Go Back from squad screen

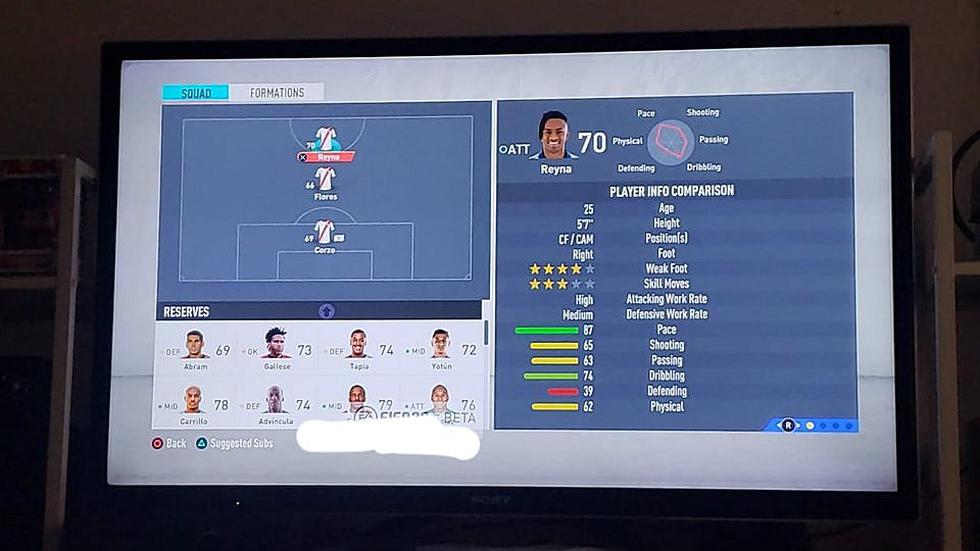point(169,443)
